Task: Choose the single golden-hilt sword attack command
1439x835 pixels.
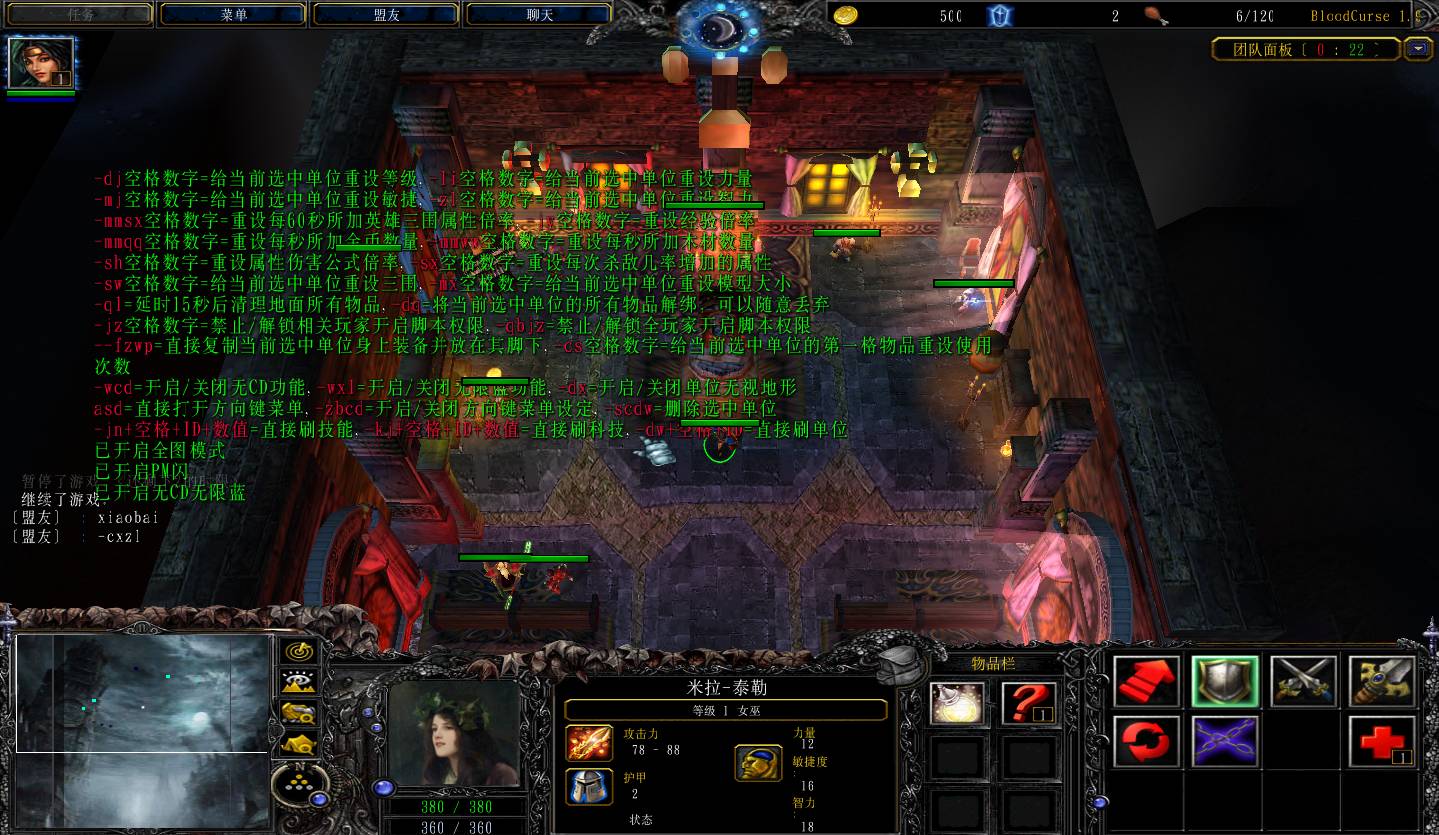Action: click(x=1381, y=681)
